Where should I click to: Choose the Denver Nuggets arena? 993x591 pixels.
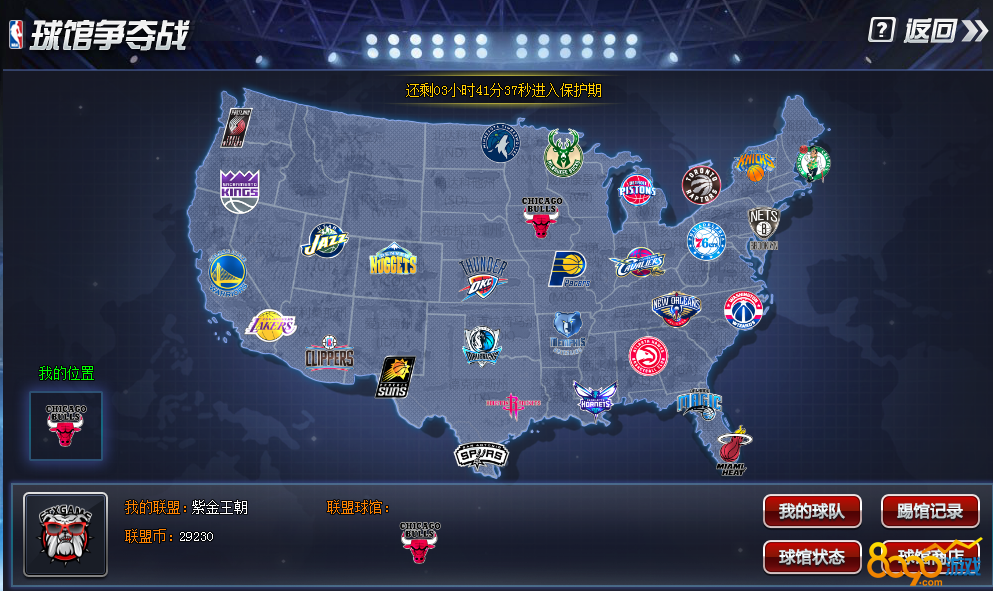[392, 262]
